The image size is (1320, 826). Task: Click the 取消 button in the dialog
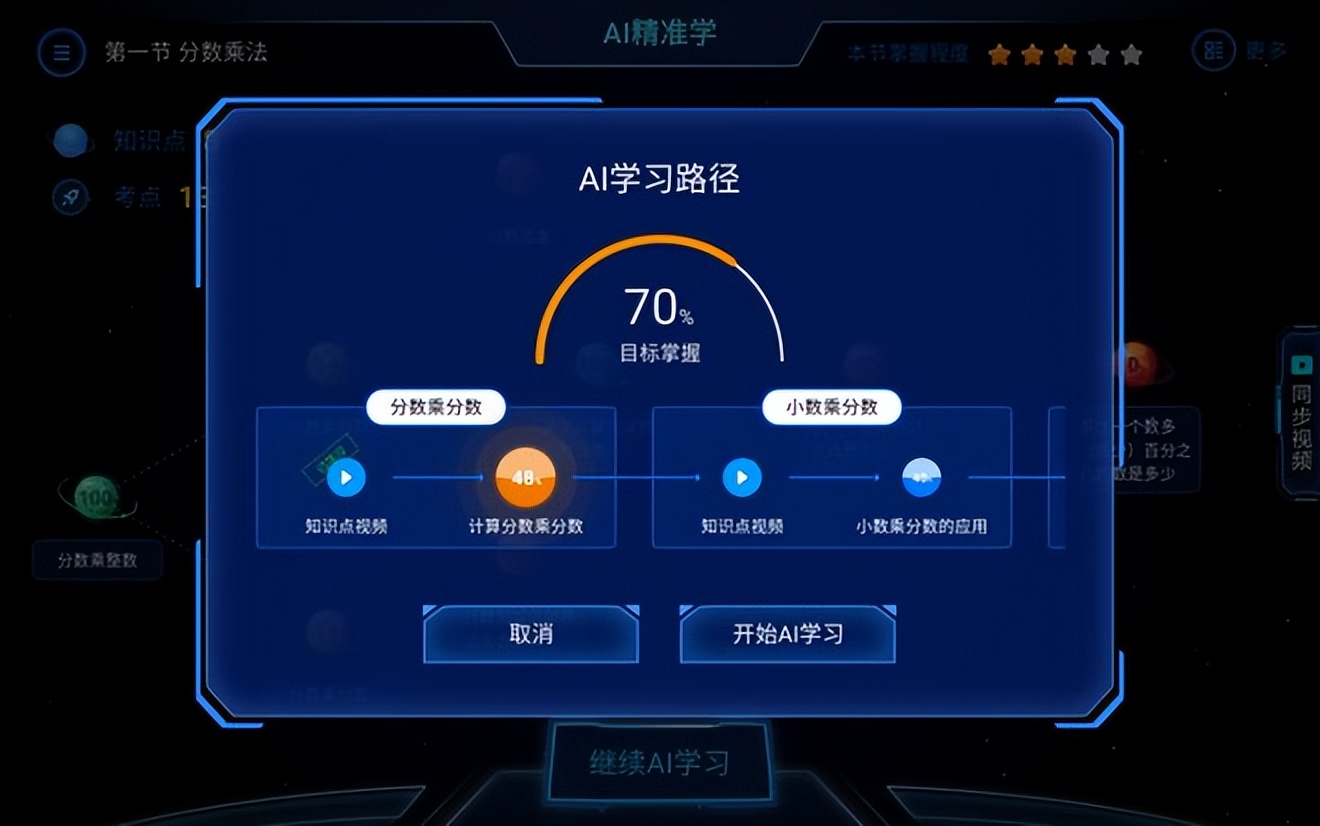[x=529, y=635]
